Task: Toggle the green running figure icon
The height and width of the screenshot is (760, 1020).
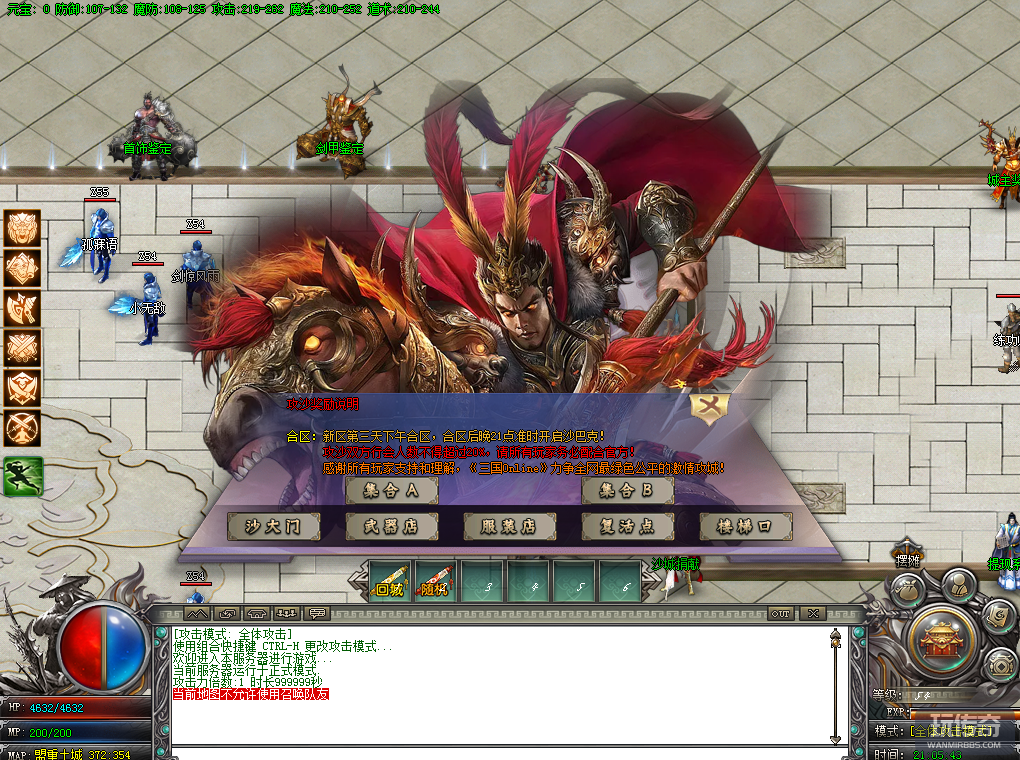Action: point(22,476)
